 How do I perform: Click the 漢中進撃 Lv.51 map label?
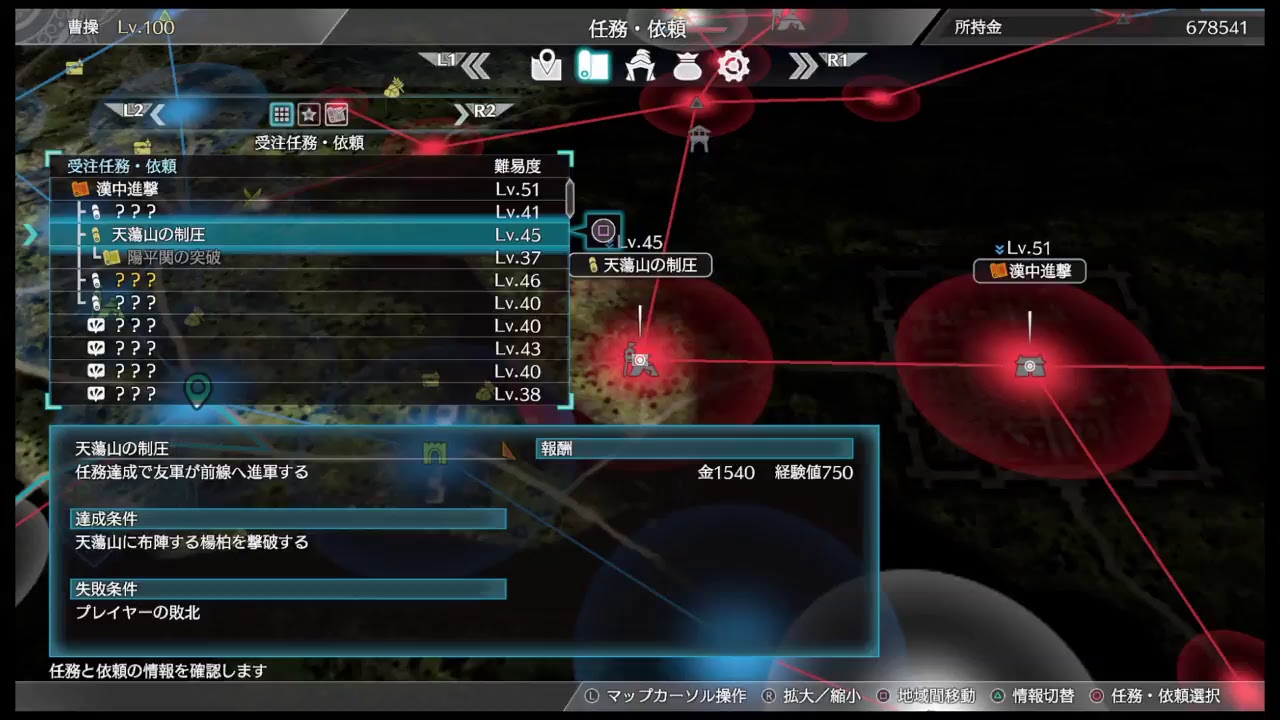point(1029,271)
